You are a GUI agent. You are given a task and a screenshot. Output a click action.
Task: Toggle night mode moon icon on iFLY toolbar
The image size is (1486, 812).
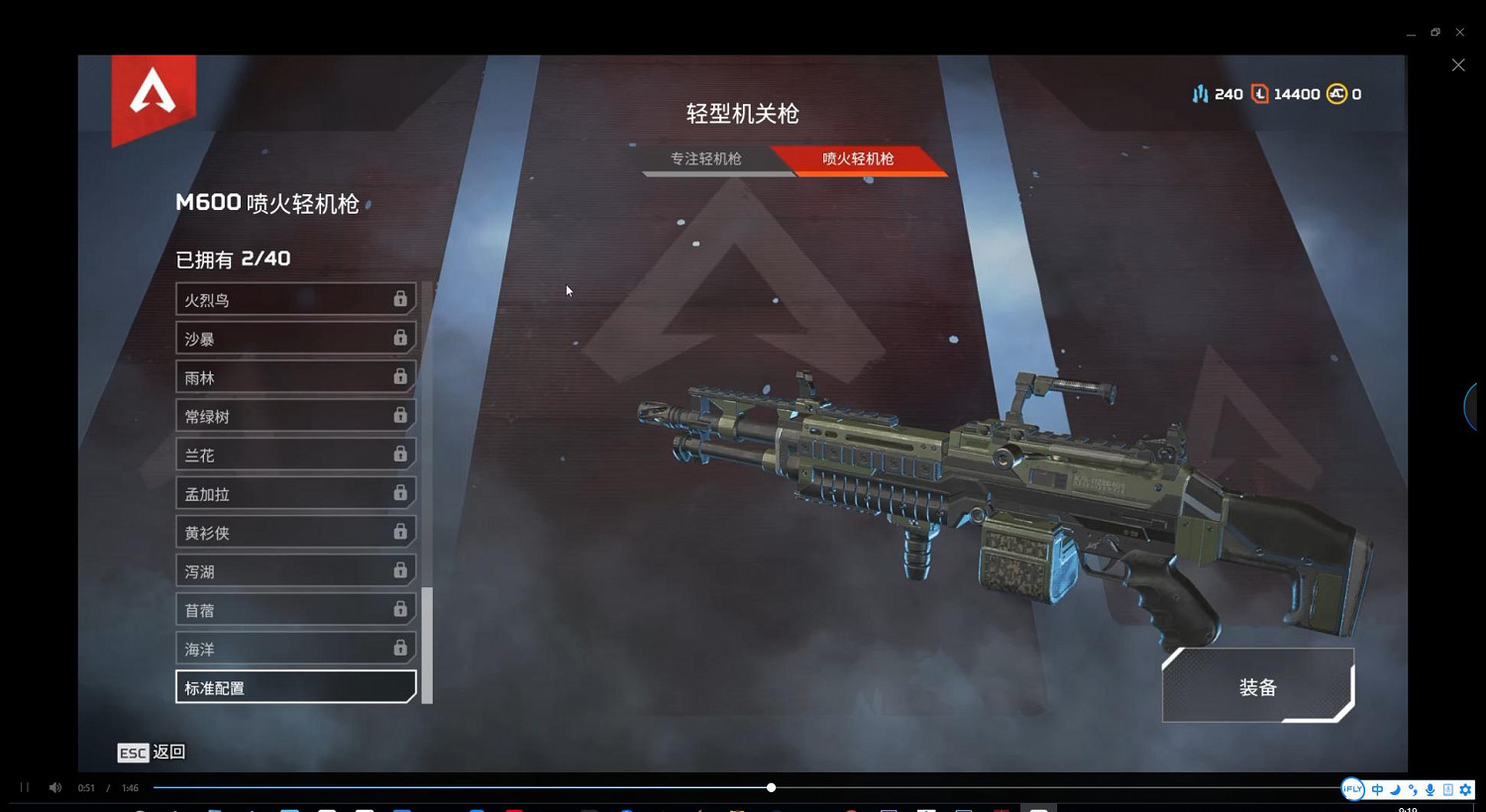point(1395,789)
